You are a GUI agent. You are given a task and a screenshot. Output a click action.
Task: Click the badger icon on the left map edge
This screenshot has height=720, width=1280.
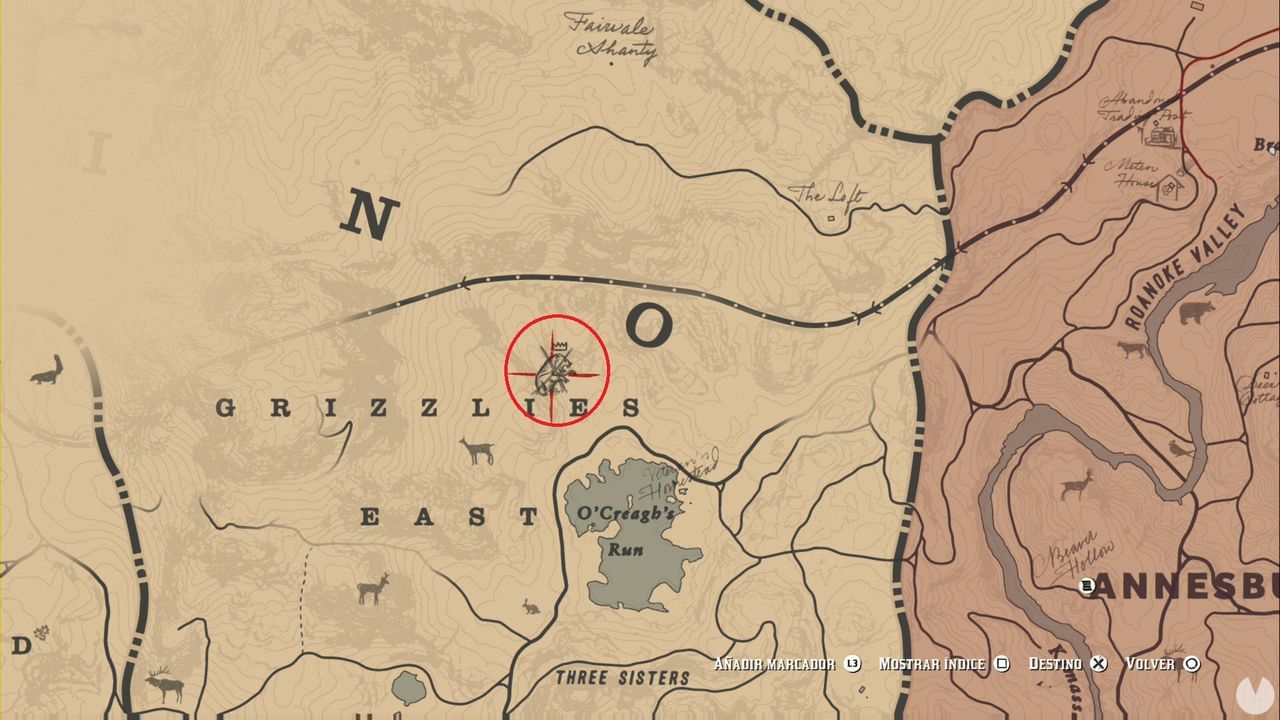(x=47, y=373)
